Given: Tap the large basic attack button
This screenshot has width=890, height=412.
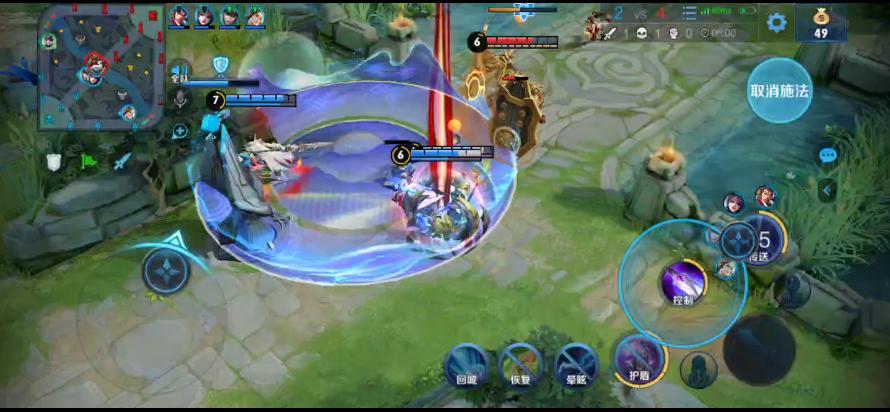Looking at the screenshot, I should click(759, 349).
